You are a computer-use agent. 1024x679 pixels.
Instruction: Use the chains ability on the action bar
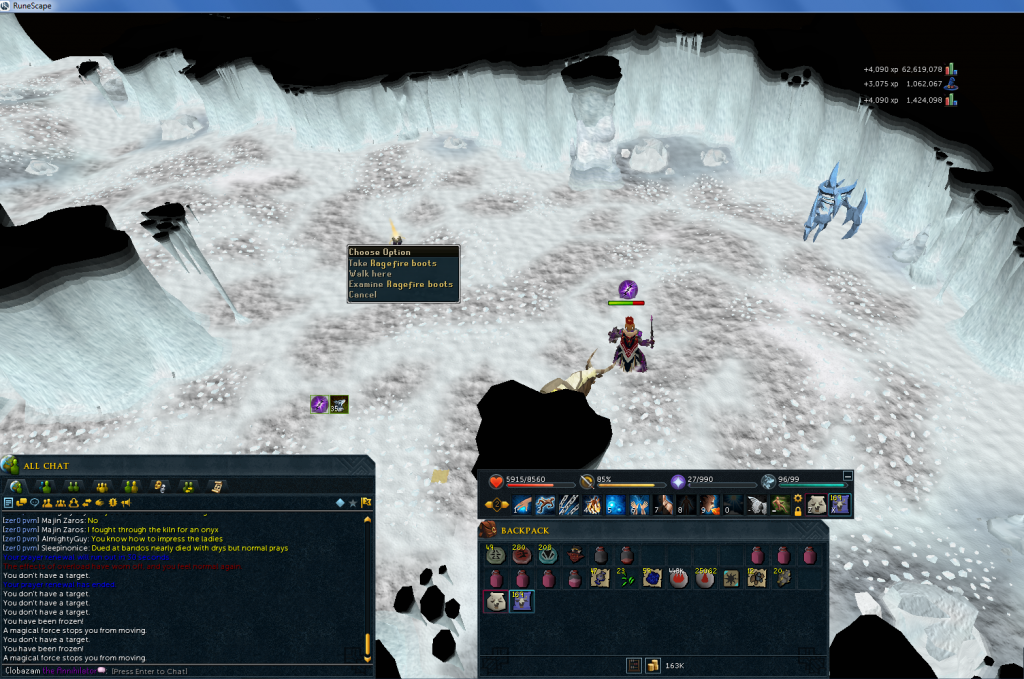click(x=569, y=505)
